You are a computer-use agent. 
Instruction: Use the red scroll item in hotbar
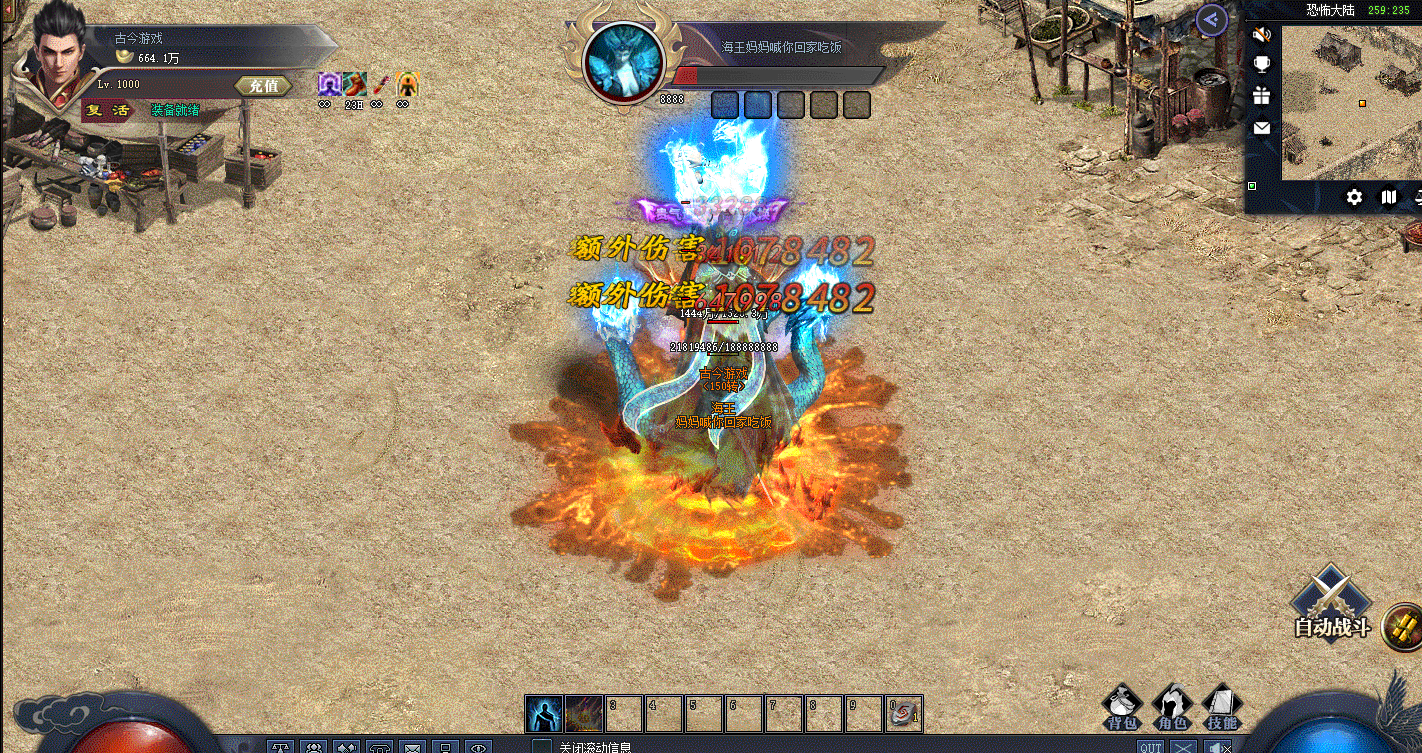[903, 714]
